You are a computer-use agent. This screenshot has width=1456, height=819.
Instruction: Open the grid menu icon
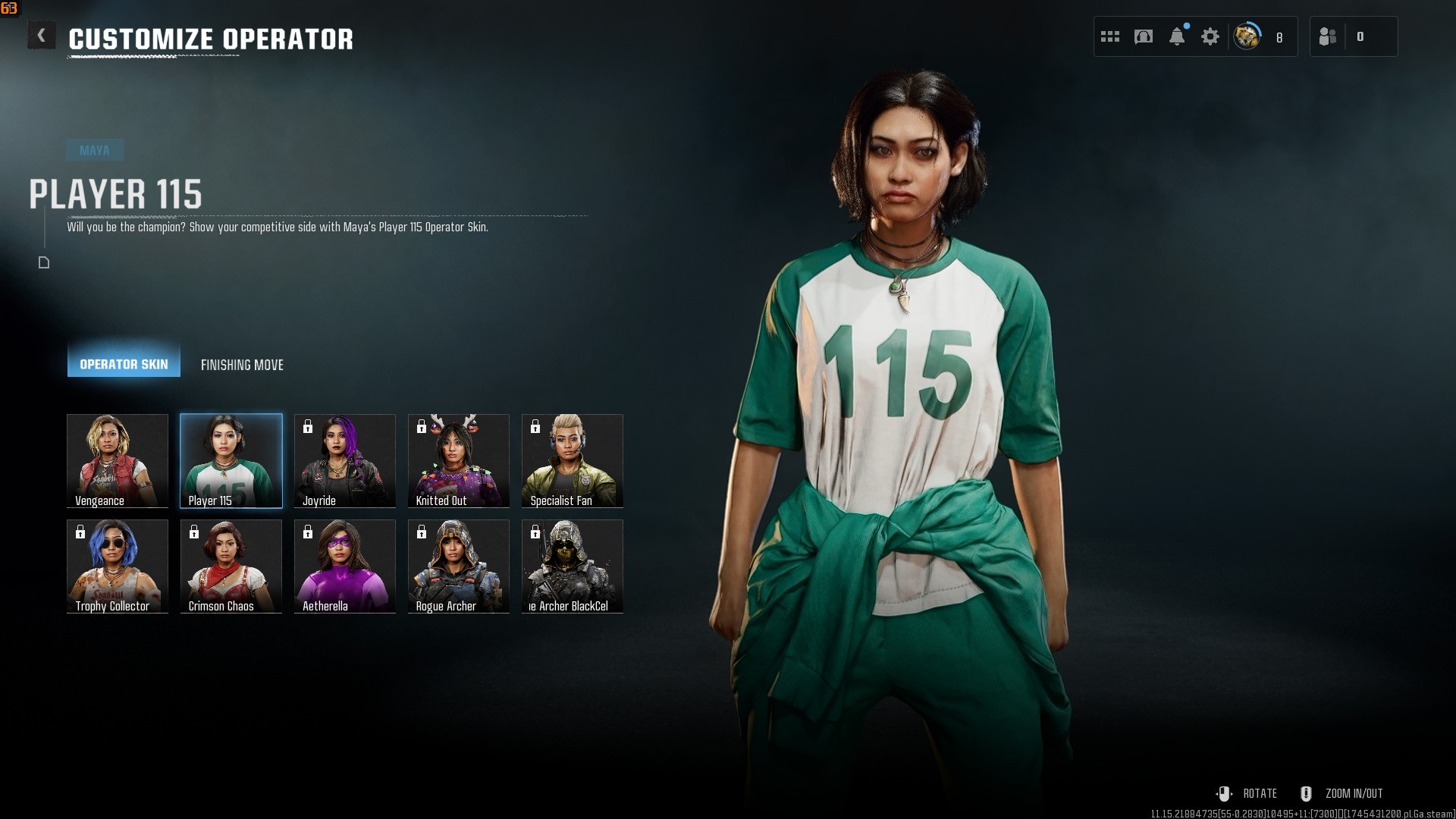click(1110, 36)
